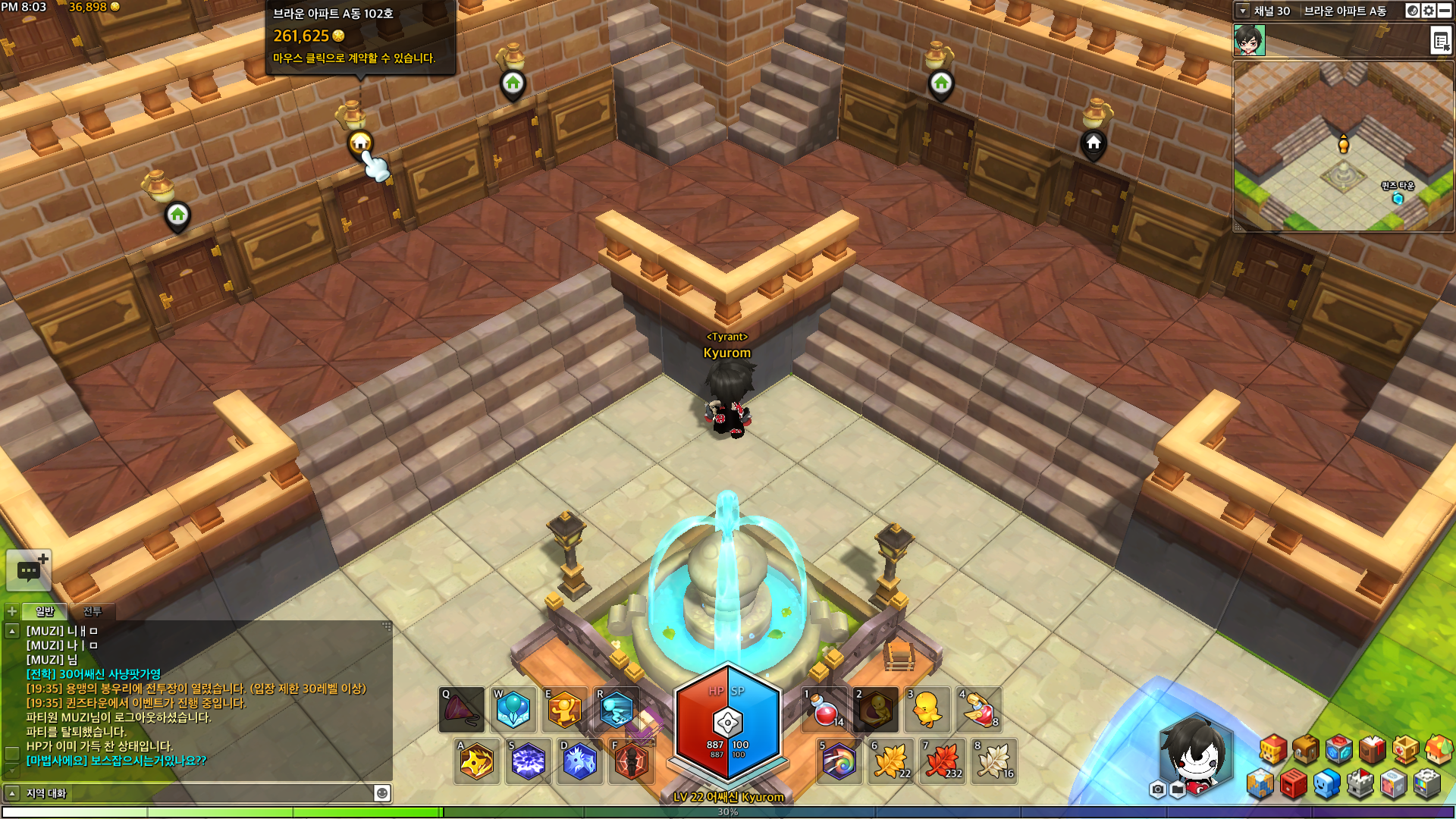
Task: Open the treasure chest inventory menu icon
Action: tap(1306, 750)
